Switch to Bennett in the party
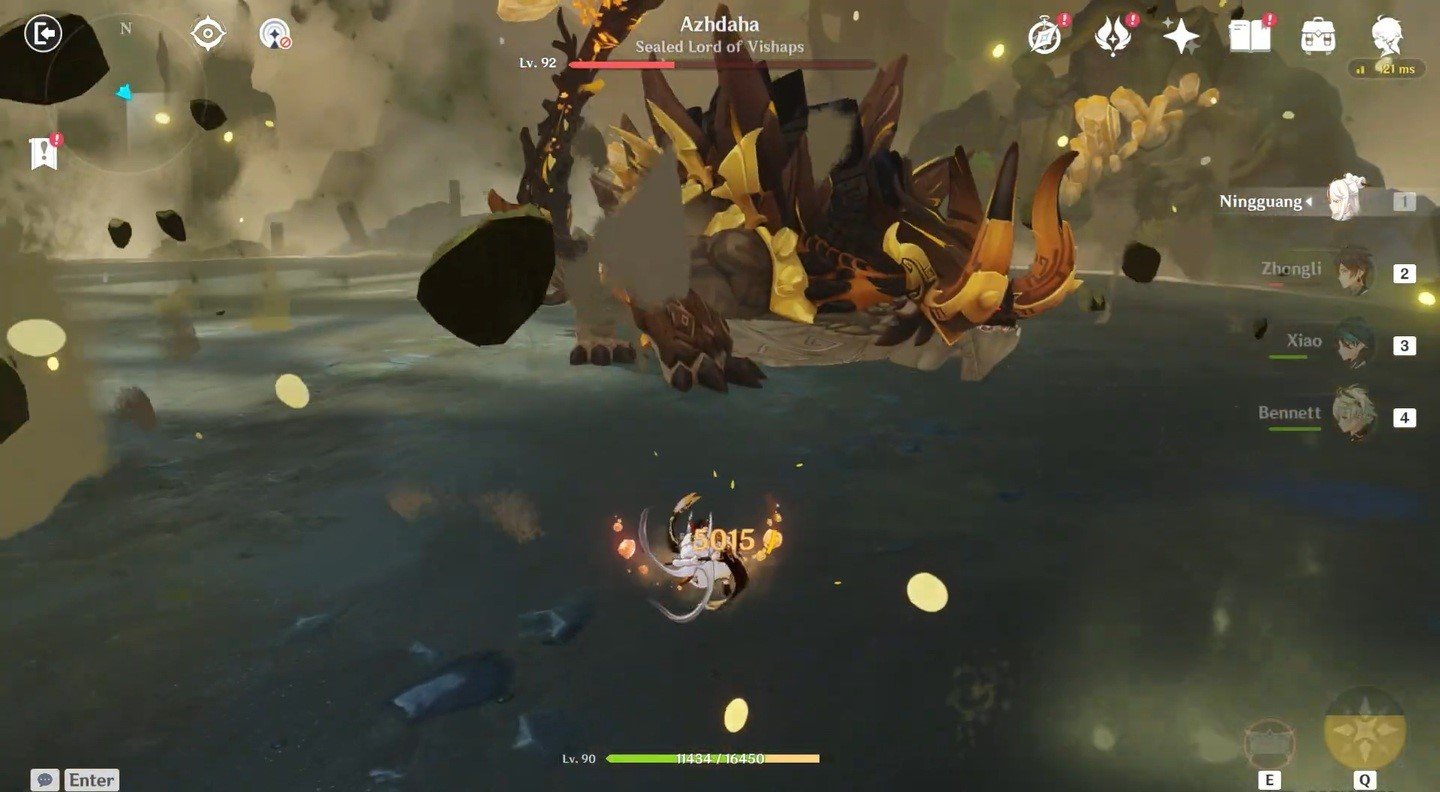Viewport: 1440px width, 792px height. click(1354, 415)
